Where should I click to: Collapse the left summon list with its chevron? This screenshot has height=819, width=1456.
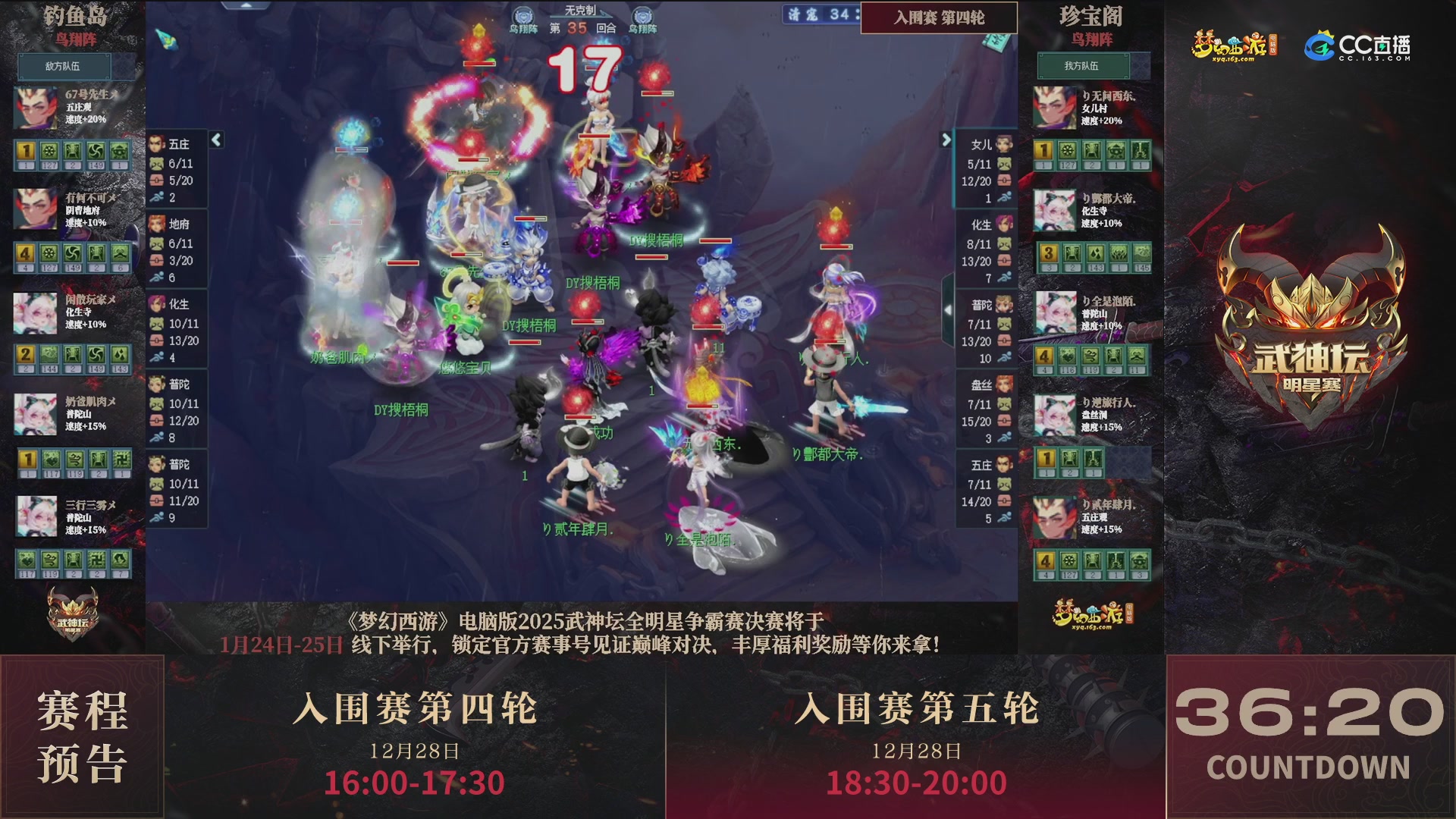(215, 140)
